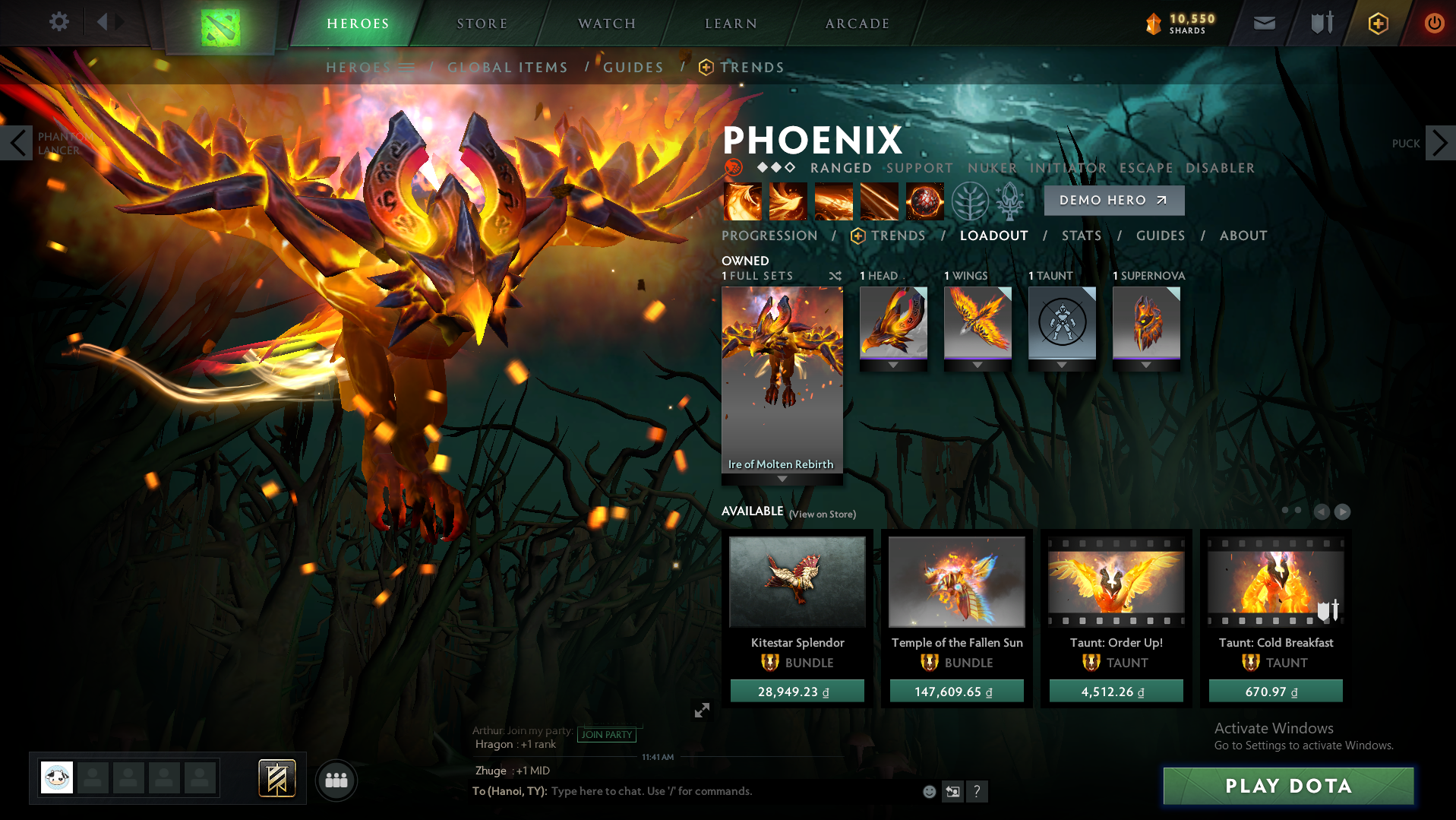Select the second carousel page dot
Viewport: 1456px width, 820px height.
point(1297,511)
